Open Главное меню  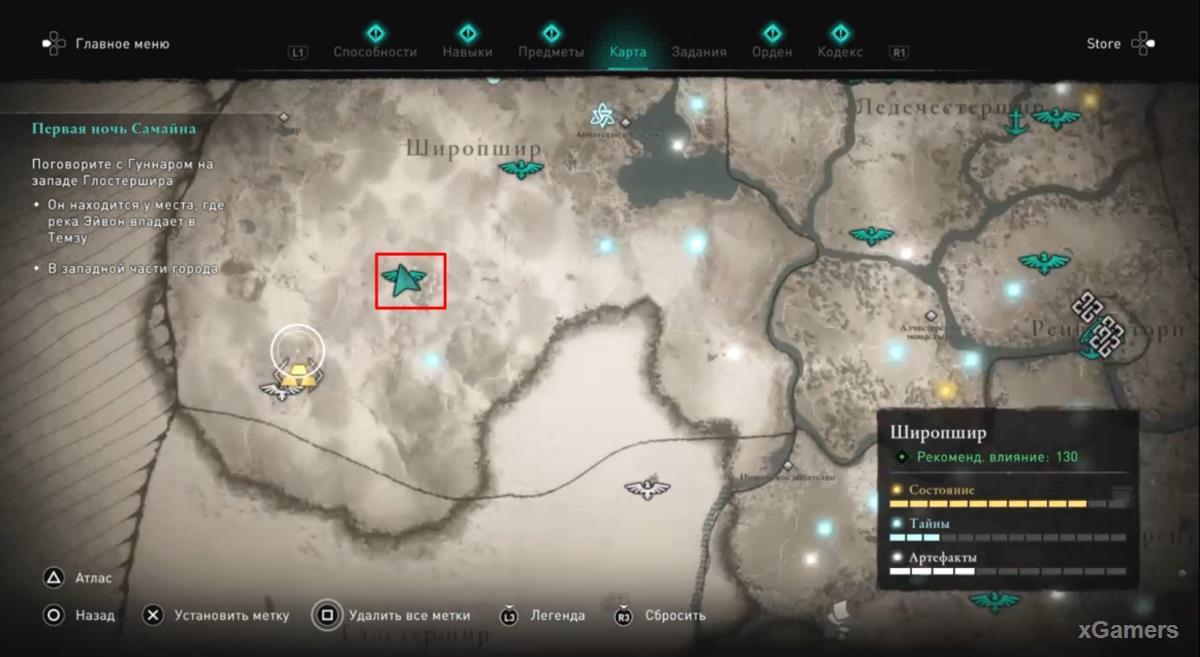coord(122,44)
